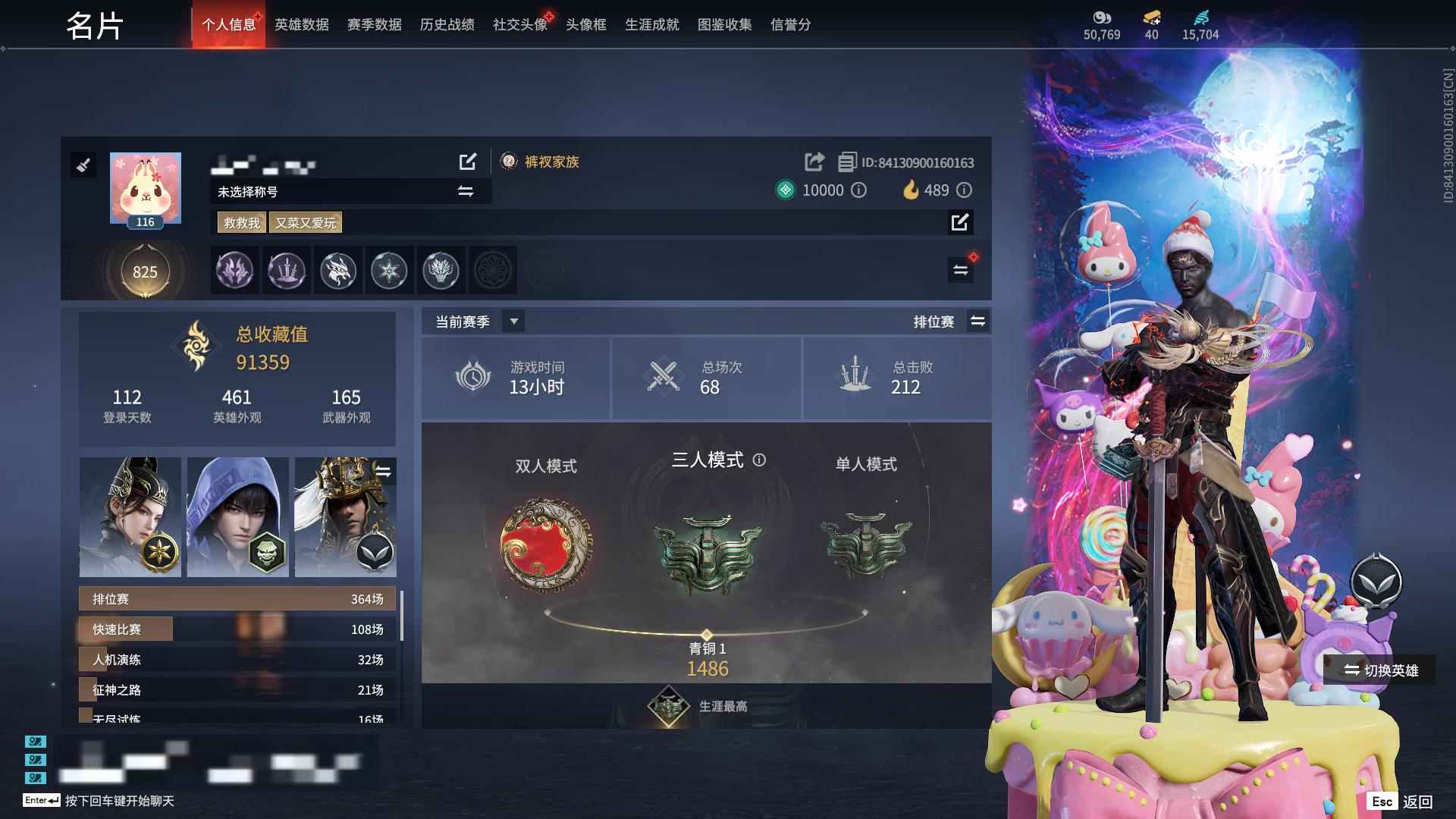The width and height of the screenshot is (1456, 819).
Task: Open the 生涯成就 menu item
Action: pyautogui.click(x=651, y=24)
